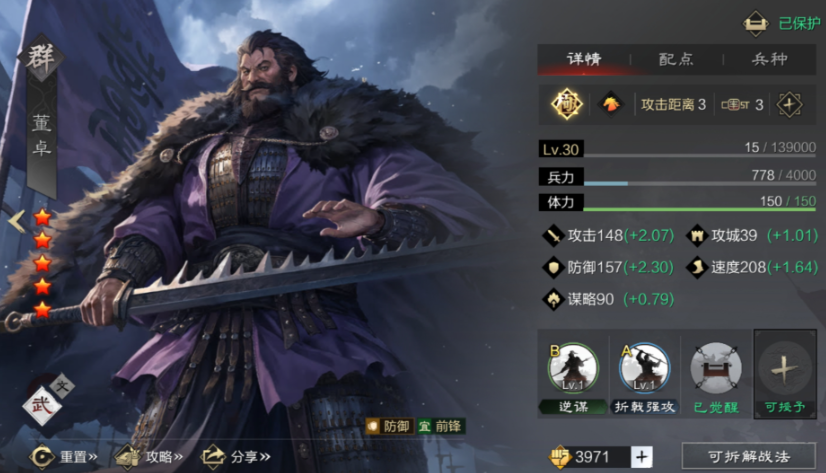Image resolution: width=826 pixels, height=473 pixels.
Task: Open the 配点 tab
Action: point(675,59)
